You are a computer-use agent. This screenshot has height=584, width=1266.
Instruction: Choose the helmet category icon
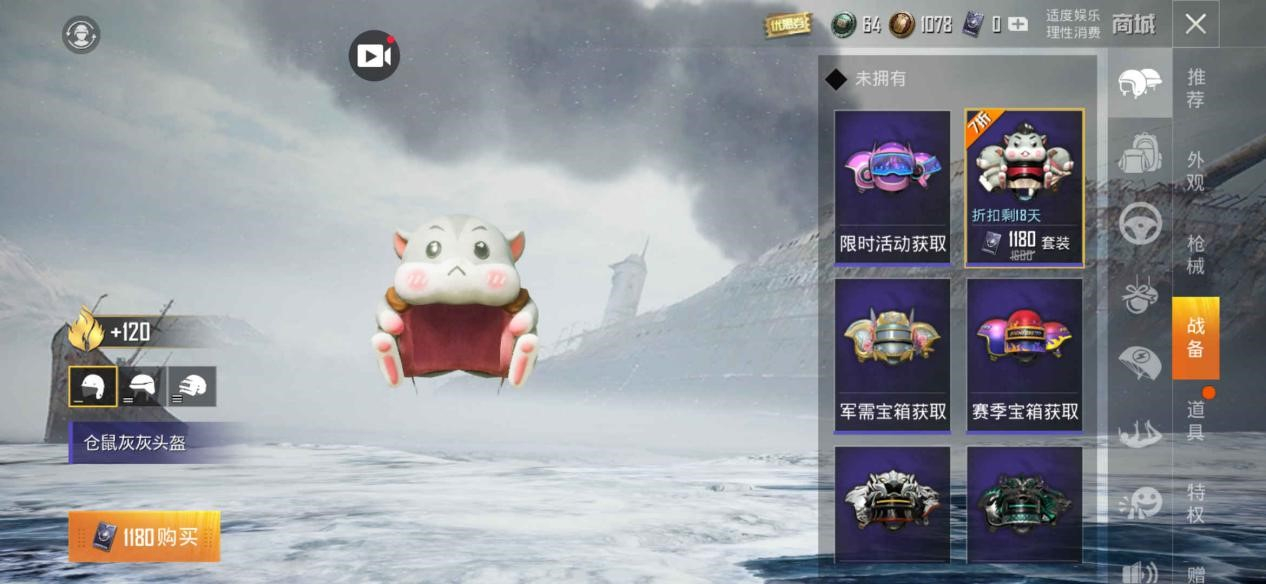click(x=1140, y=85)
